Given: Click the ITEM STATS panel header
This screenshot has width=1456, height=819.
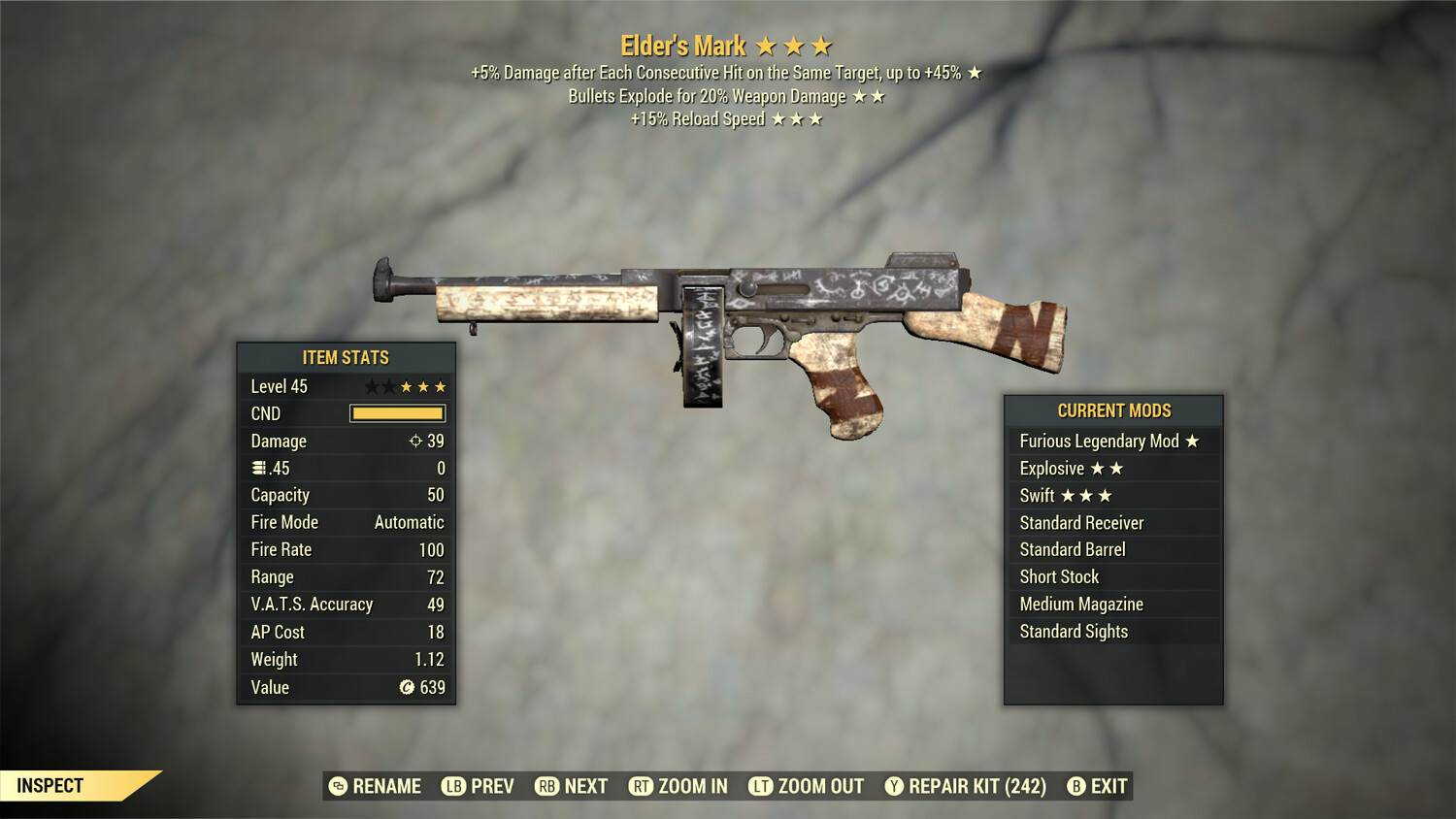Looking at the screenshot, I should [346, 357].
